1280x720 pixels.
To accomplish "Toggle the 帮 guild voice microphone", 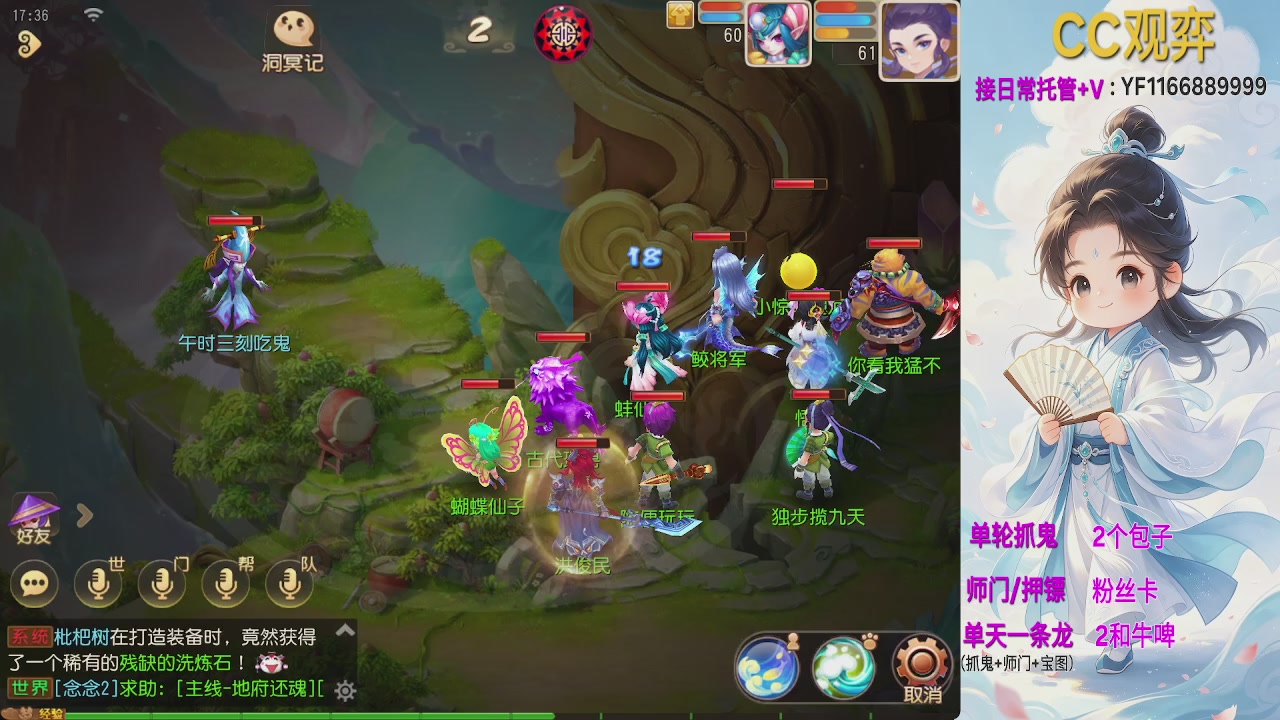I will click(x=225, y=583).
